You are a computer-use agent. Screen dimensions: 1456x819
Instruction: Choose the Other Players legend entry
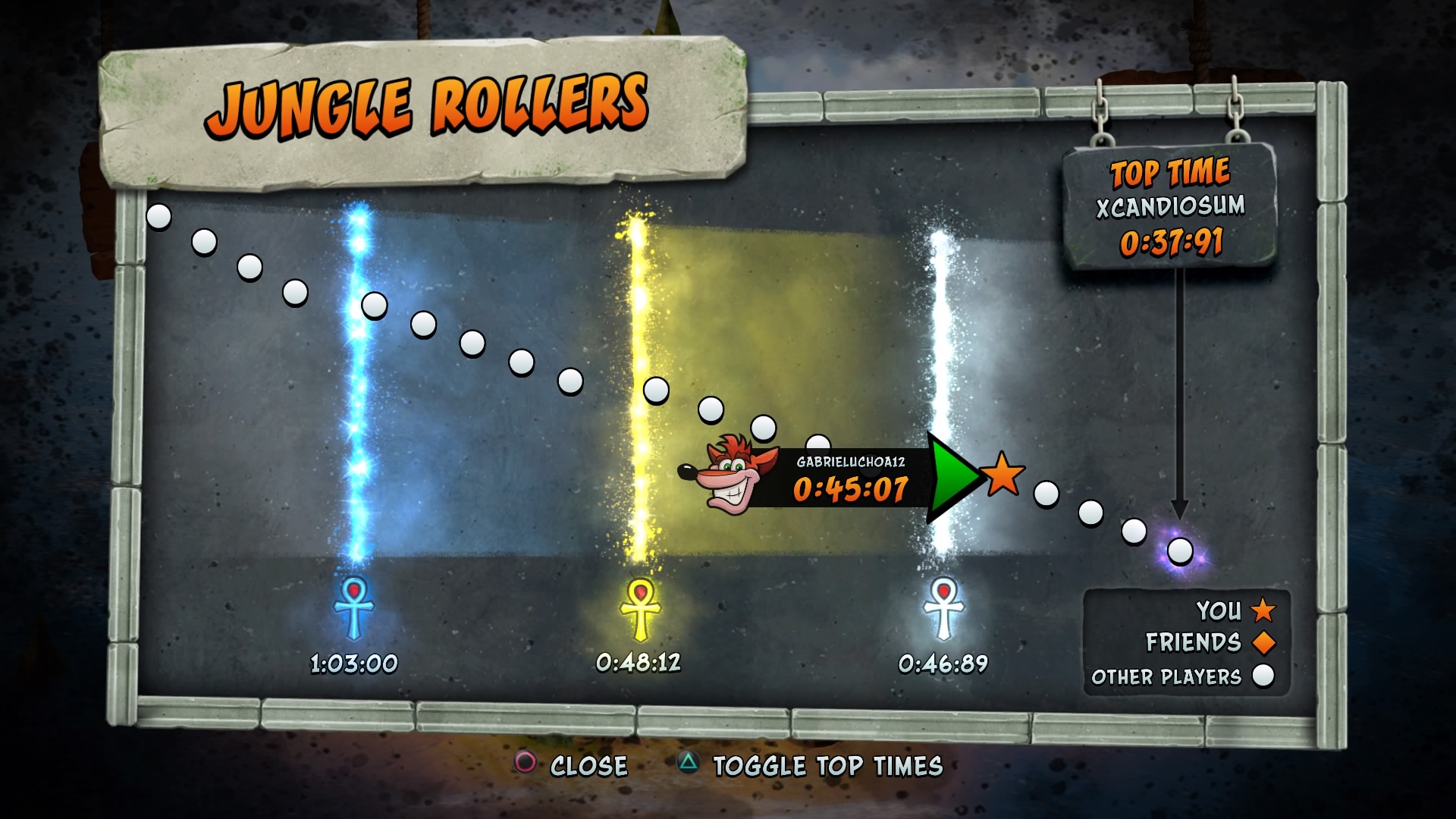click(x=1182, y=676)
